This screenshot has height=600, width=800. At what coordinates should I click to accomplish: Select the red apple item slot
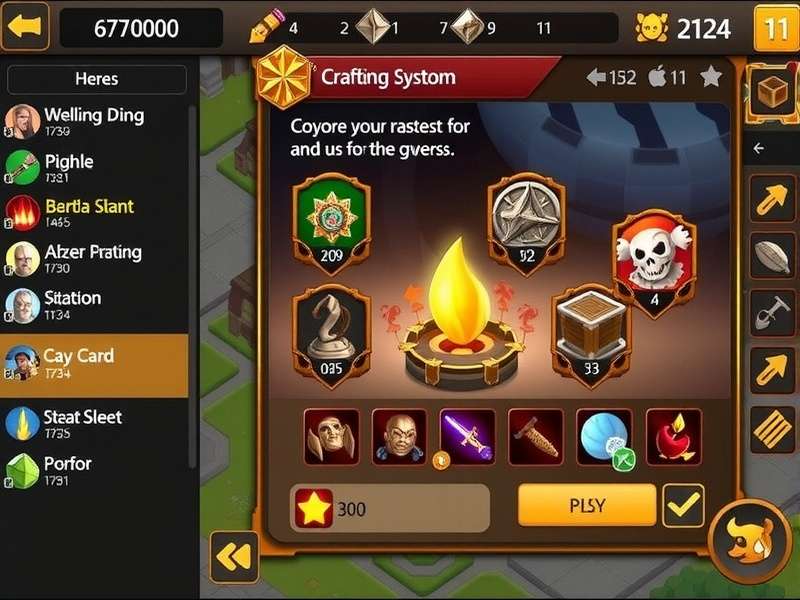click(x=673, y=436)
